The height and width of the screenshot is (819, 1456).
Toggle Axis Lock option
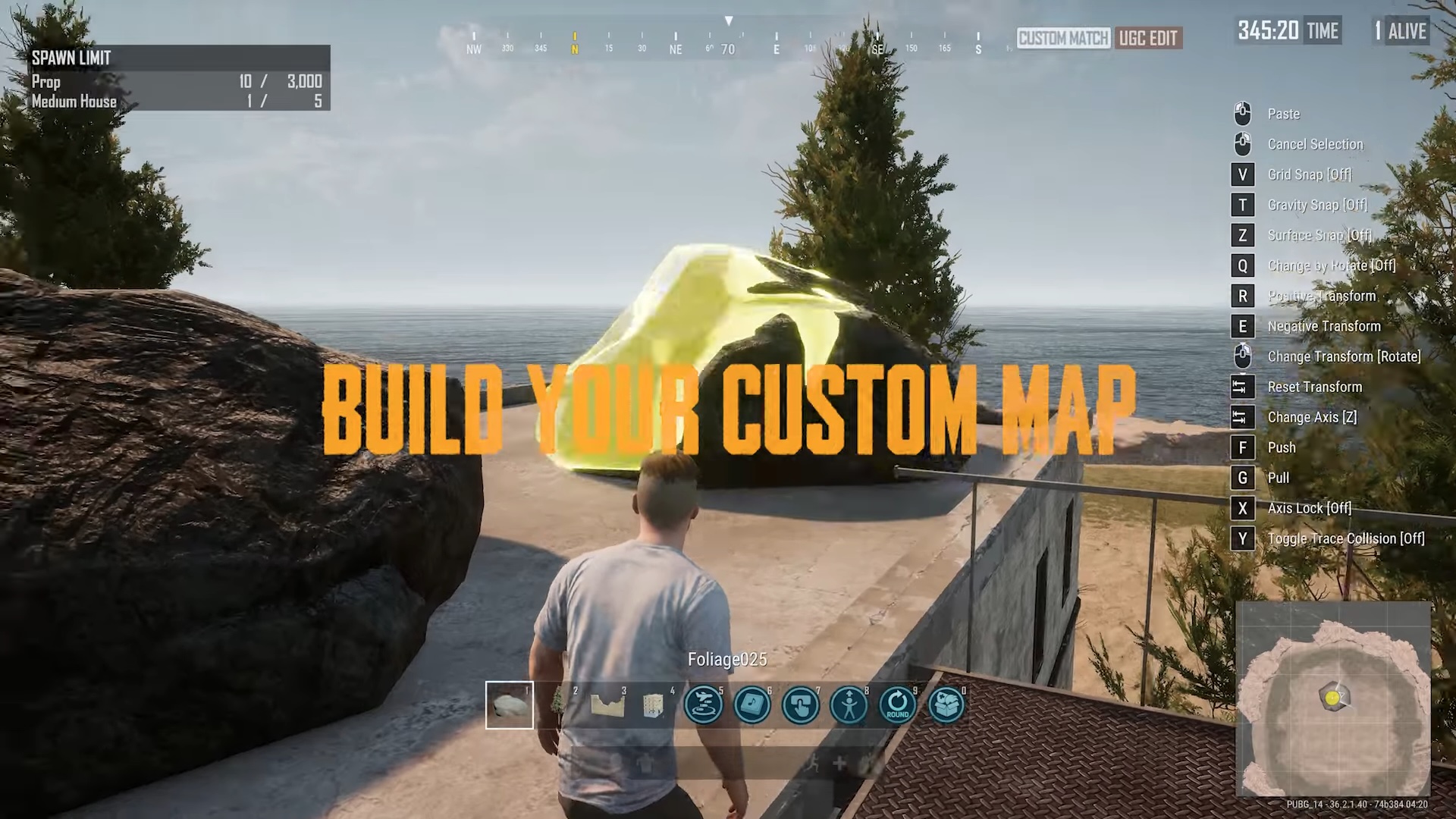(x=1309, y=508)
